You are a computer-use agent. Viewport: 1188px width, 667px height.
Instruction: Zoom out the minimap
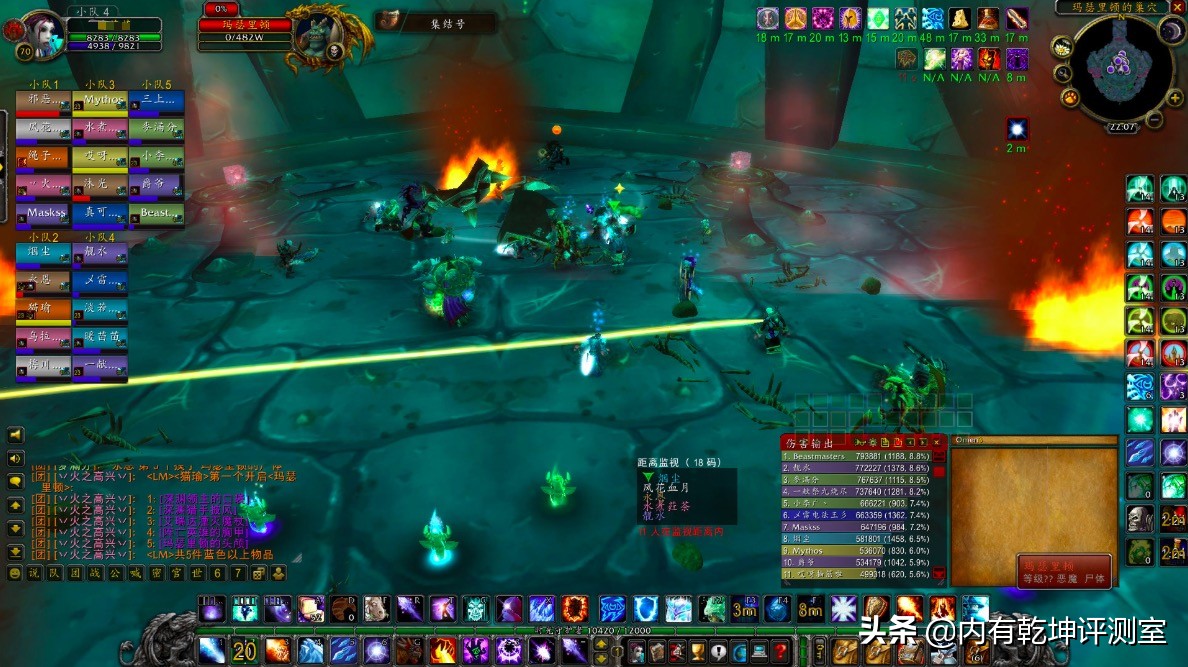[1153, 121]
